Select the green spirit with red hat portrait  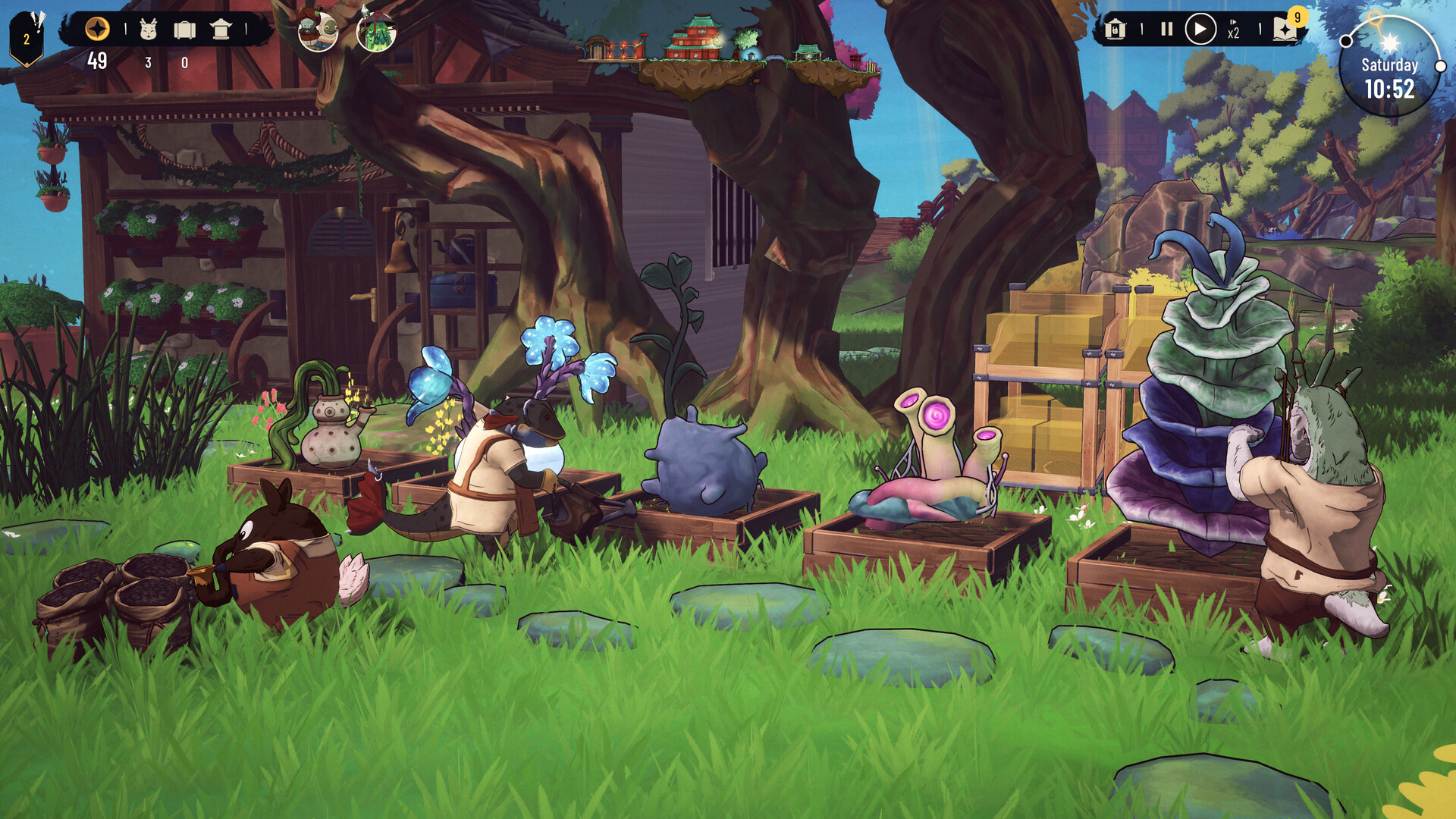pyautogui.click(x=376, y=32)
